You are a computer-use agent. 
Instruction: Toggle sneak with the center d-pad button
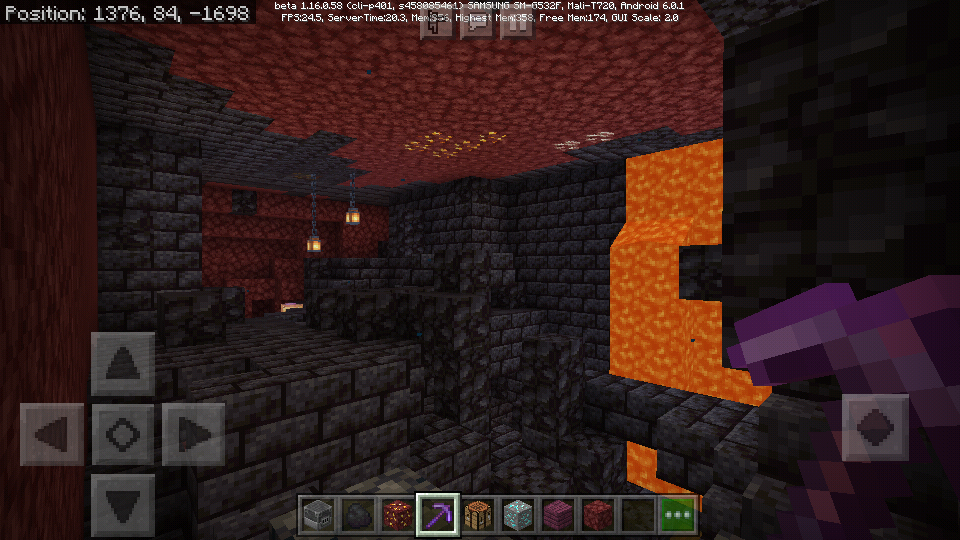click(122, 435)
